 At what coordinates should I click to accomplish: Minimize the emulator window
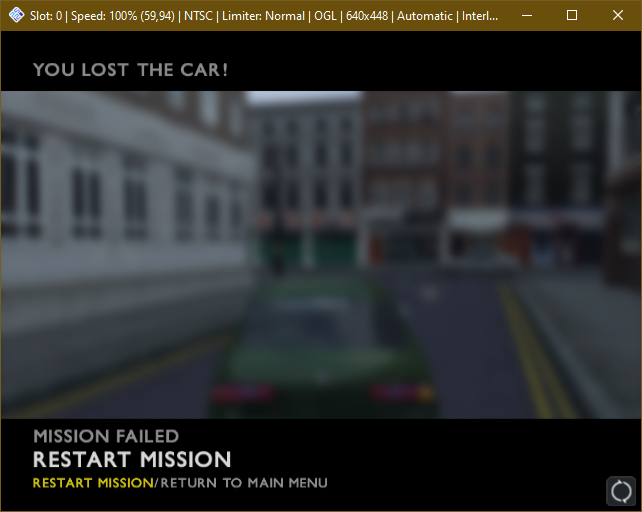pos(526,15)
